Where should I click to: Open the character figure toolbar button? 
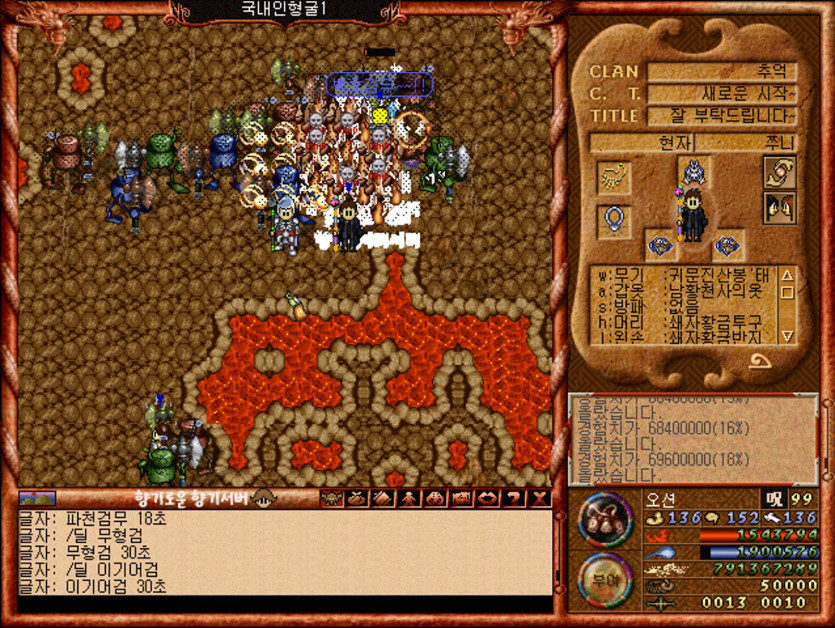[409, 498]
